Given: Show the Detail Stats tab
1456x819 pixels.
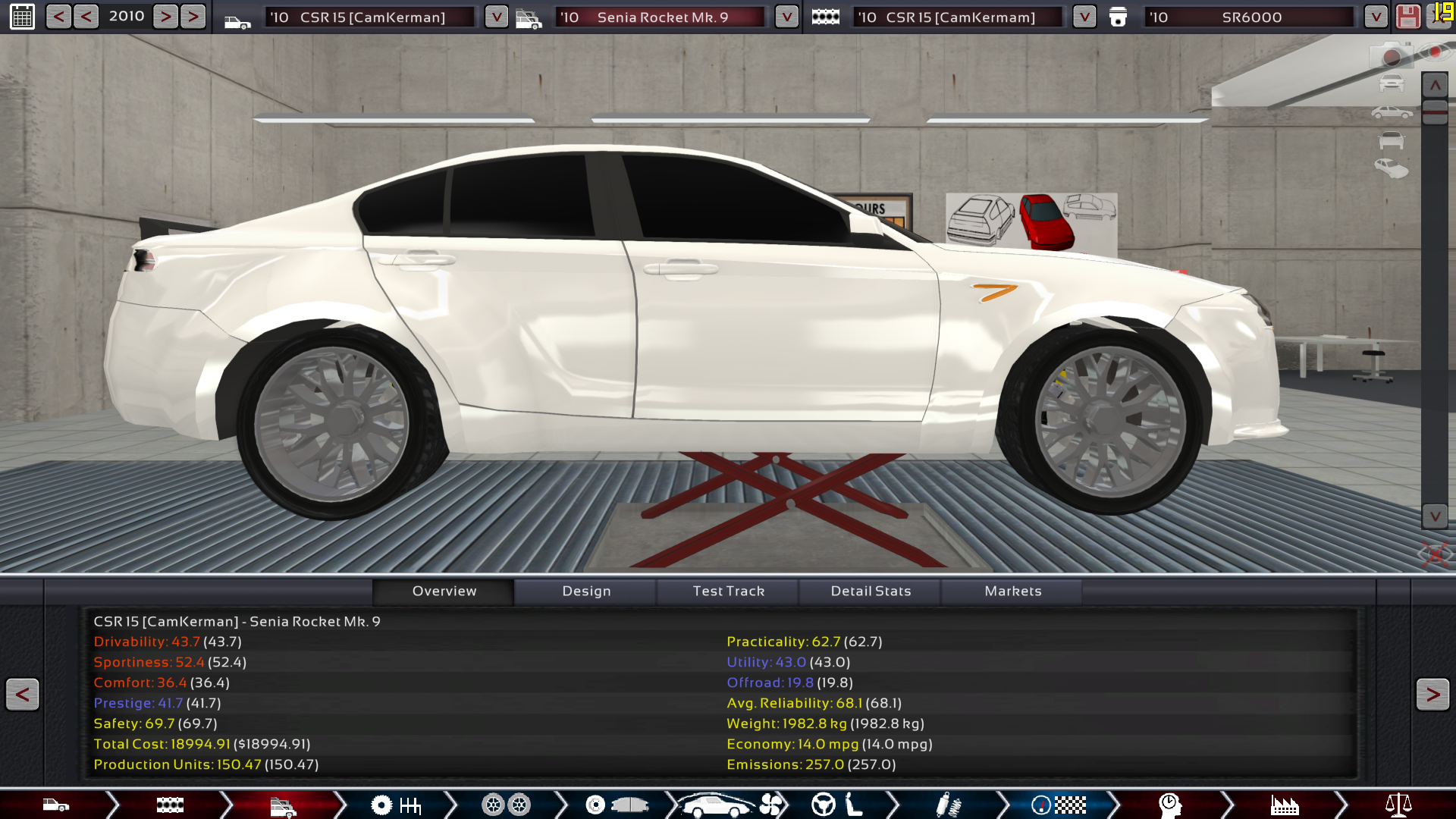Looking at the screenshot, I should click(x=871, y=591).
